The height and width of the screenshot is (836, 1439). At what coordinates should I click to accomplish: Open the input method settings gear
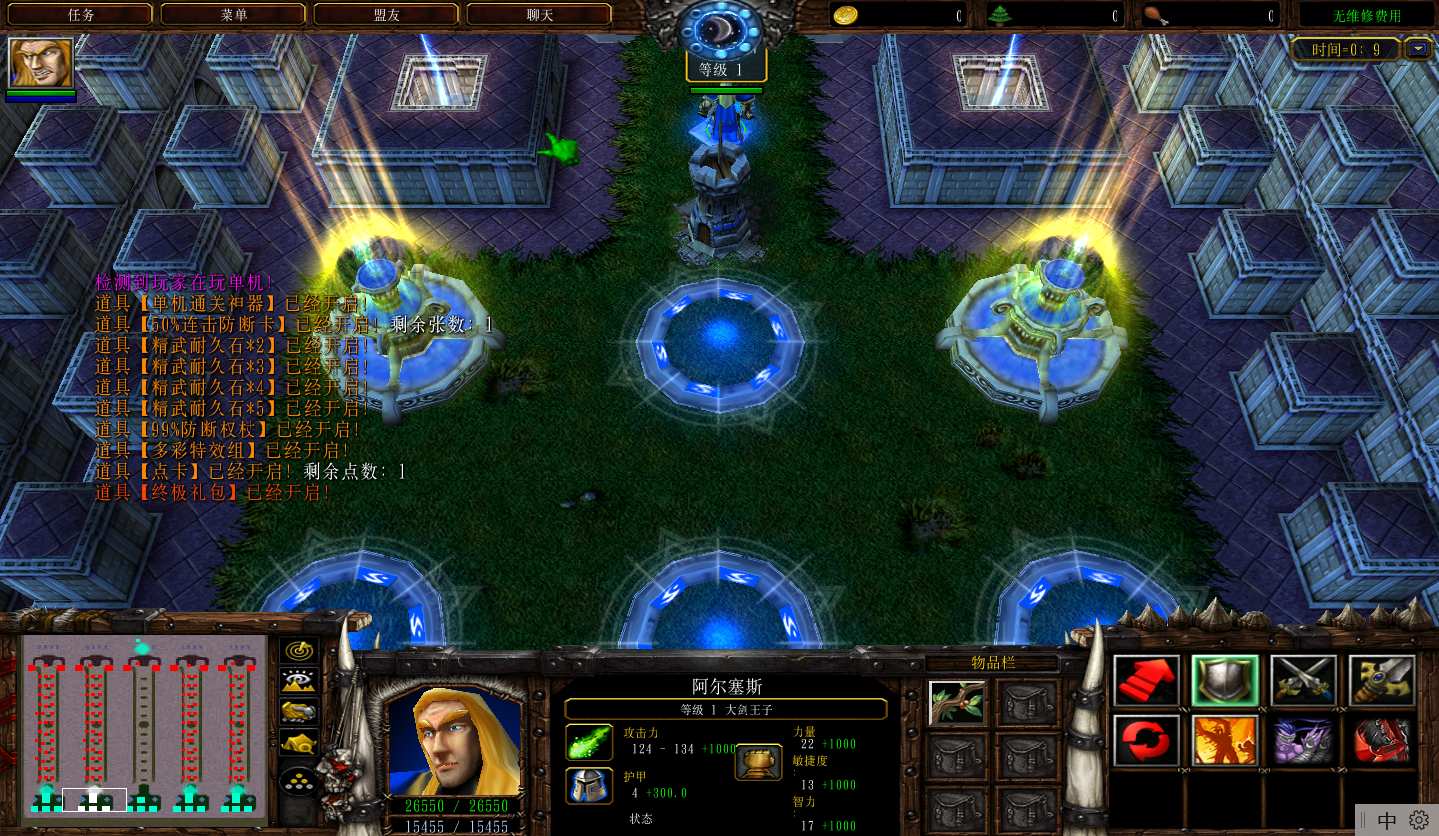tap(1419, 821)
